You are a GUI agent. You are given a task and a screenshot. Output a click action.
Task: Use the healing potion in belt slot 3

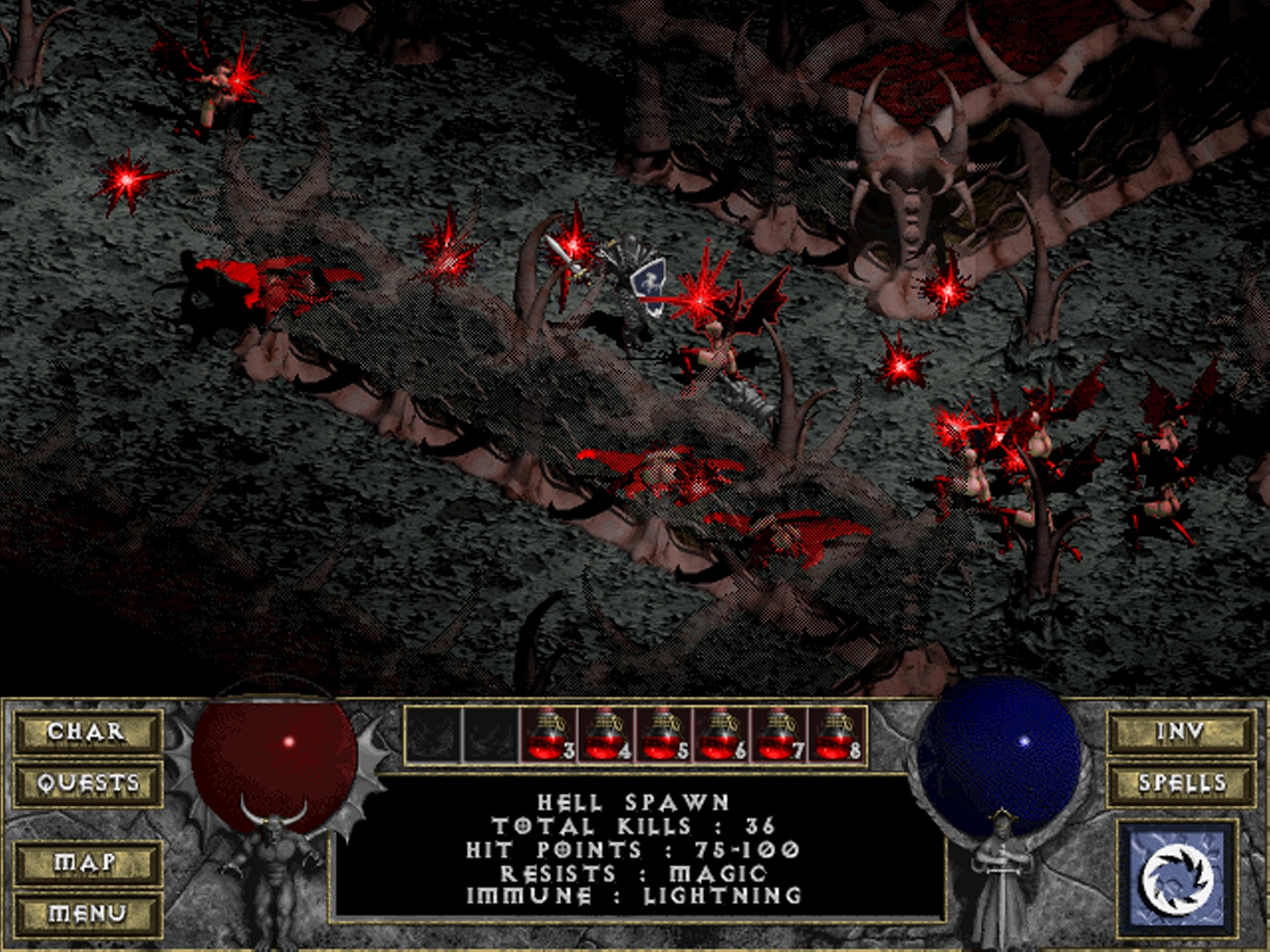548,734
